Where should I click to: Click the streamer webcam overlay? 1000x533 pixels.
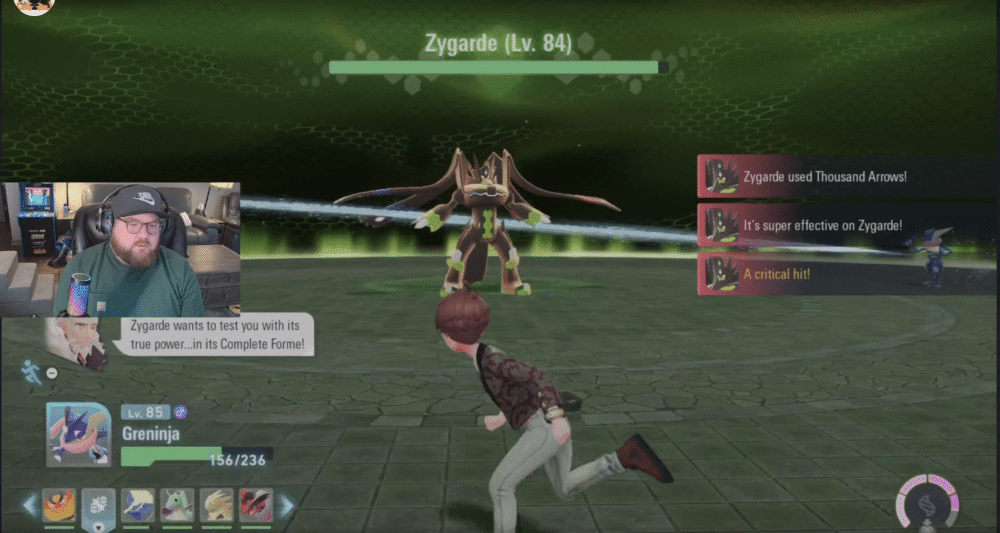(x=121, y=249)
